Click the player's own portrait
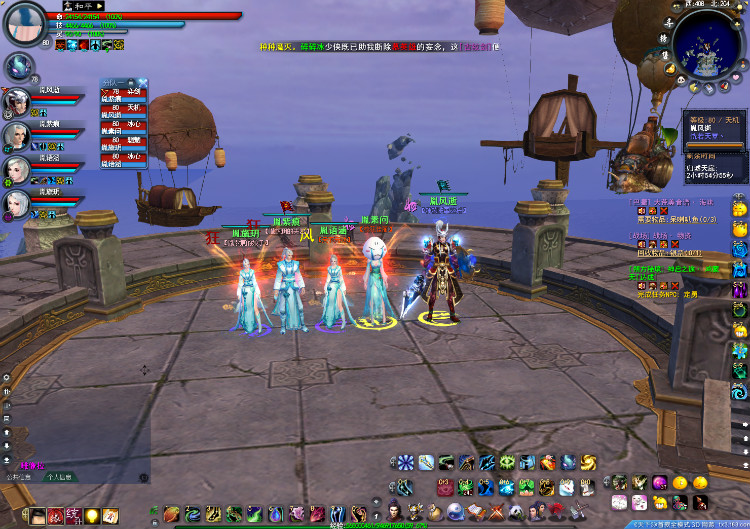The width and height of the screenshot is (750, 529). 24,24
